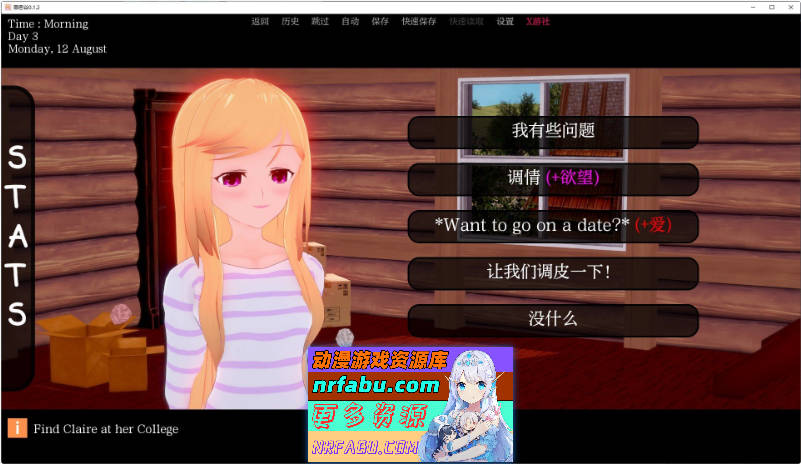Choose the "让我们调皮一下!" option

553,272
